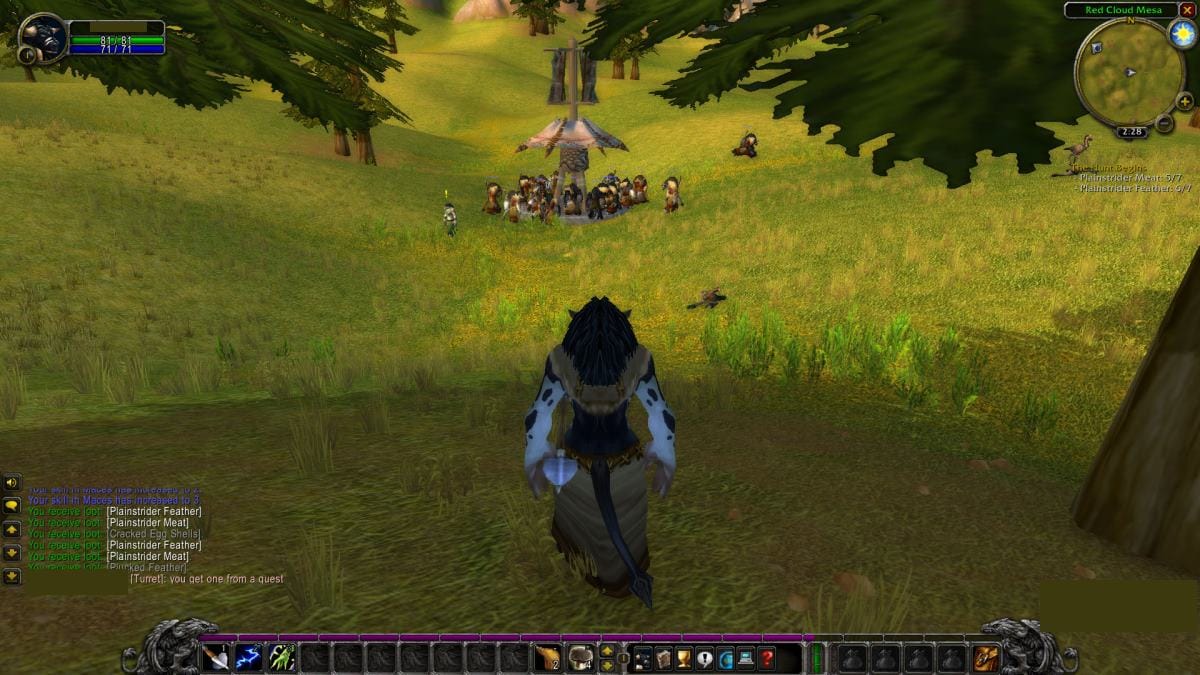Open the red question mark help button
Viewport: 1200px width, 675px height.
click(x=766, y=658)
